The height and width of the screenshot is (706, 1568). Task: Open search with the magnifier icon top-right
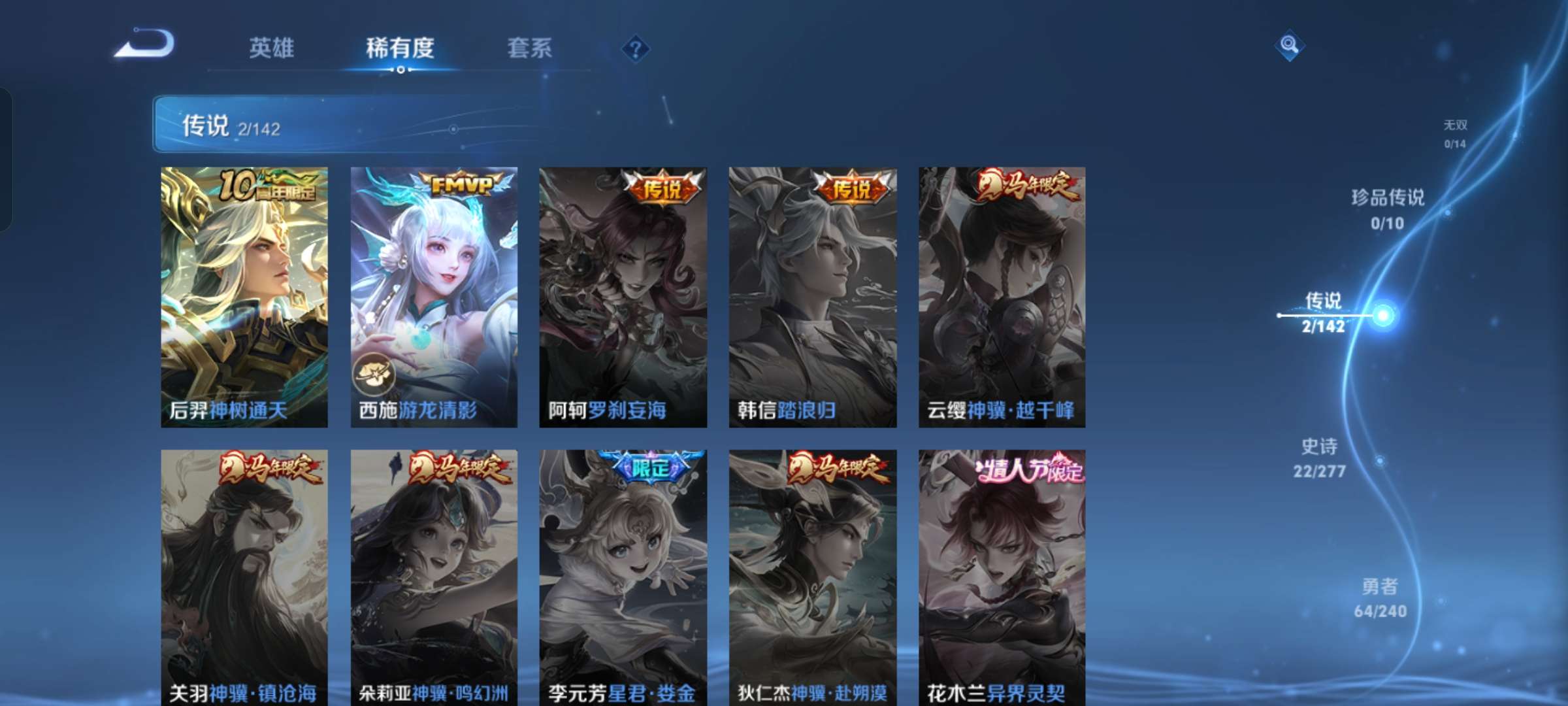(x=1288, y=44)
